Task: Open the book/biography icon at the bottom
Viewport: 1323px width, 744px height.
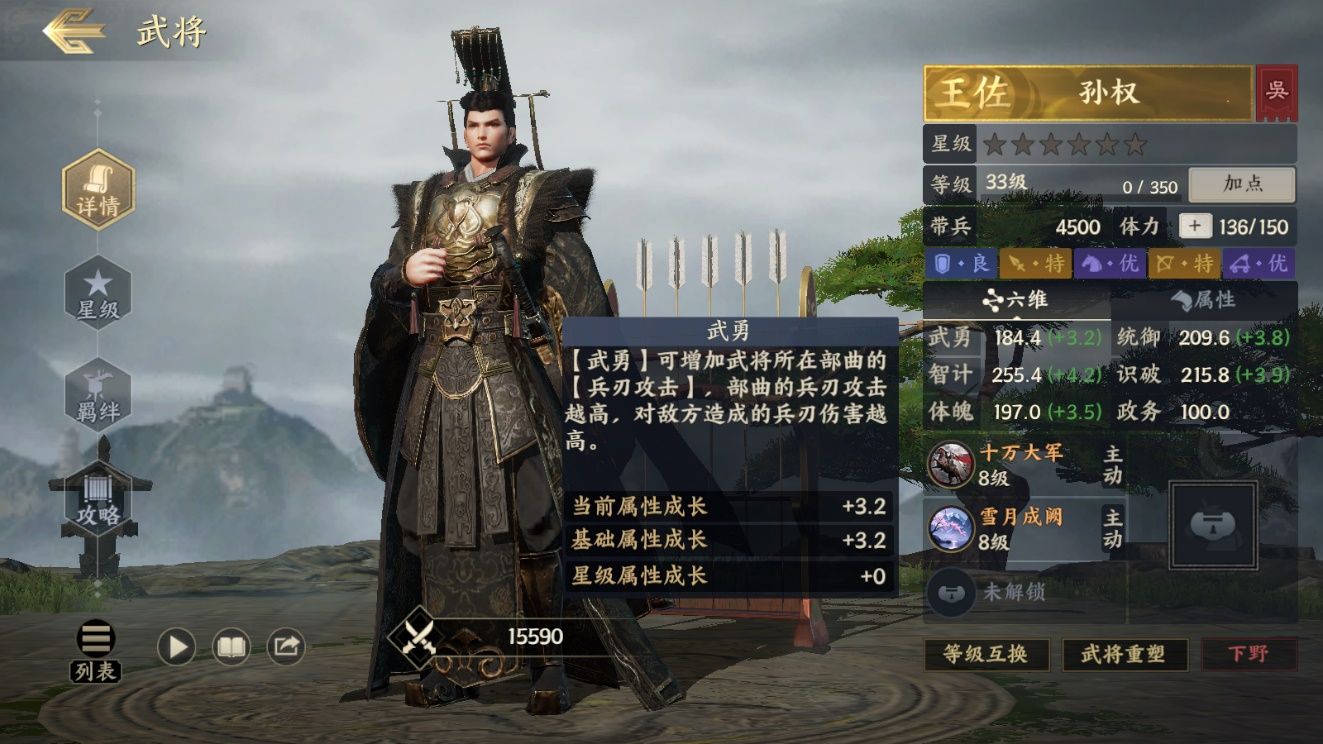Action: pos(230,646)
